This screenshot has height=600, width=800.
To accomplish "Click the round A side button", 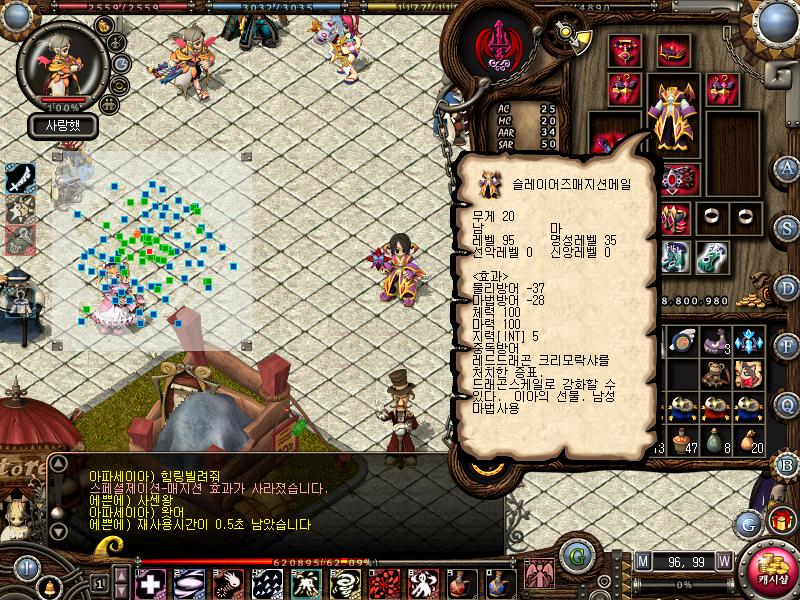I will point(788,168).
